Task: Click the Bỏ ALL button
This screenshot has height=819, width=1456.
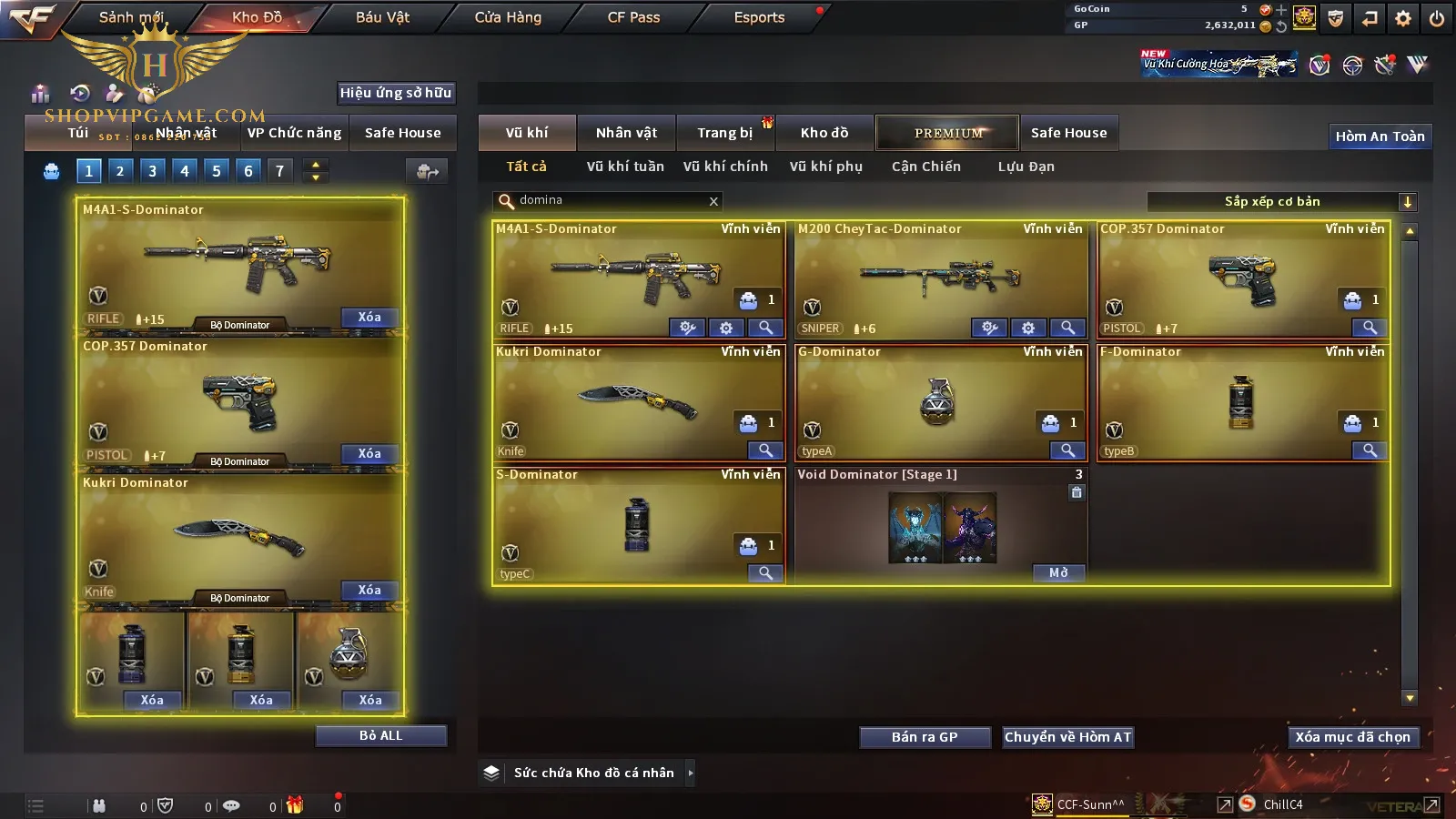Action: 380,735
